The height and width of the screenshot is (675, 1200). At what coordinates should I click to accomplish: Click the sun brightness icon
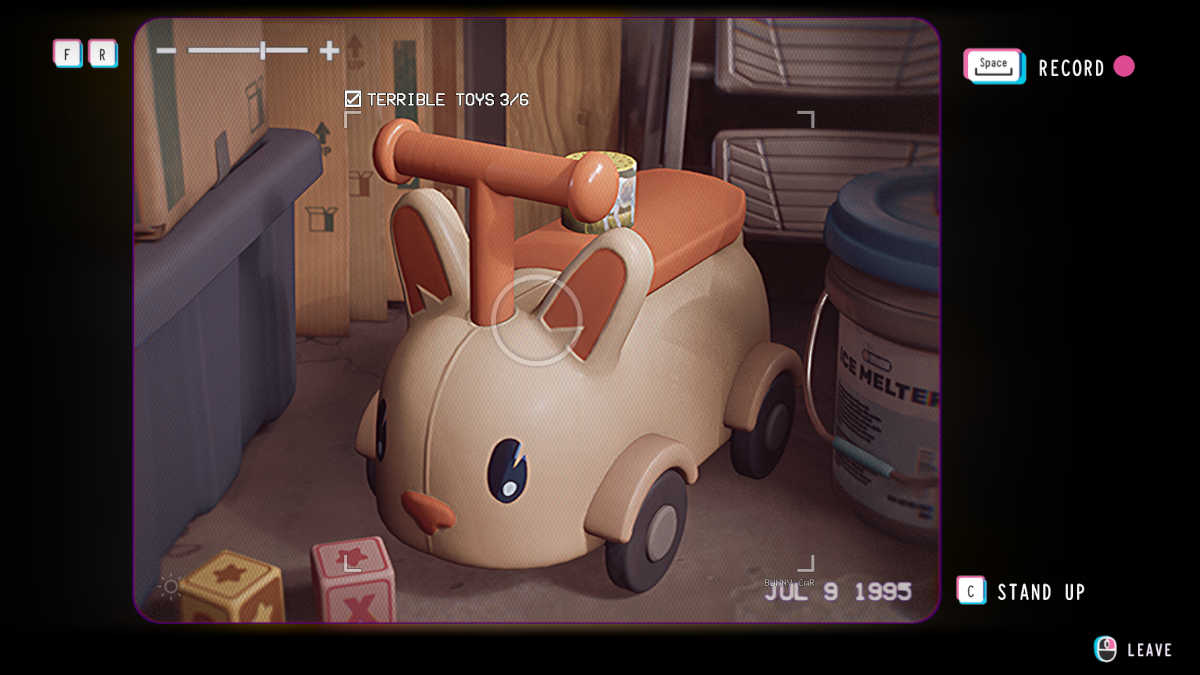coord(170,586)
